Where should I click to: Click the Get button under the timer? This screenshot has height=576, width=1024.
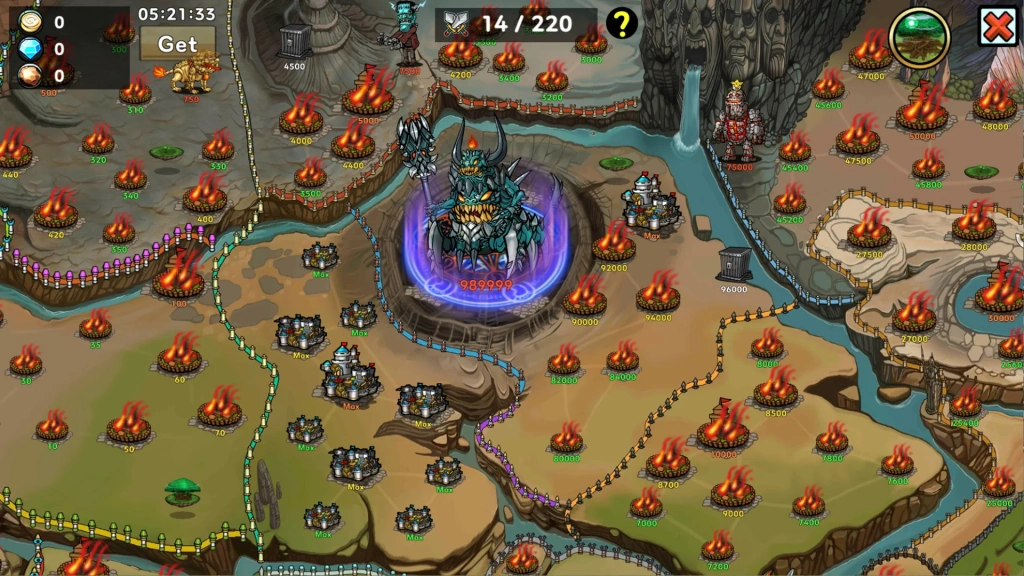tap(177, 44)
